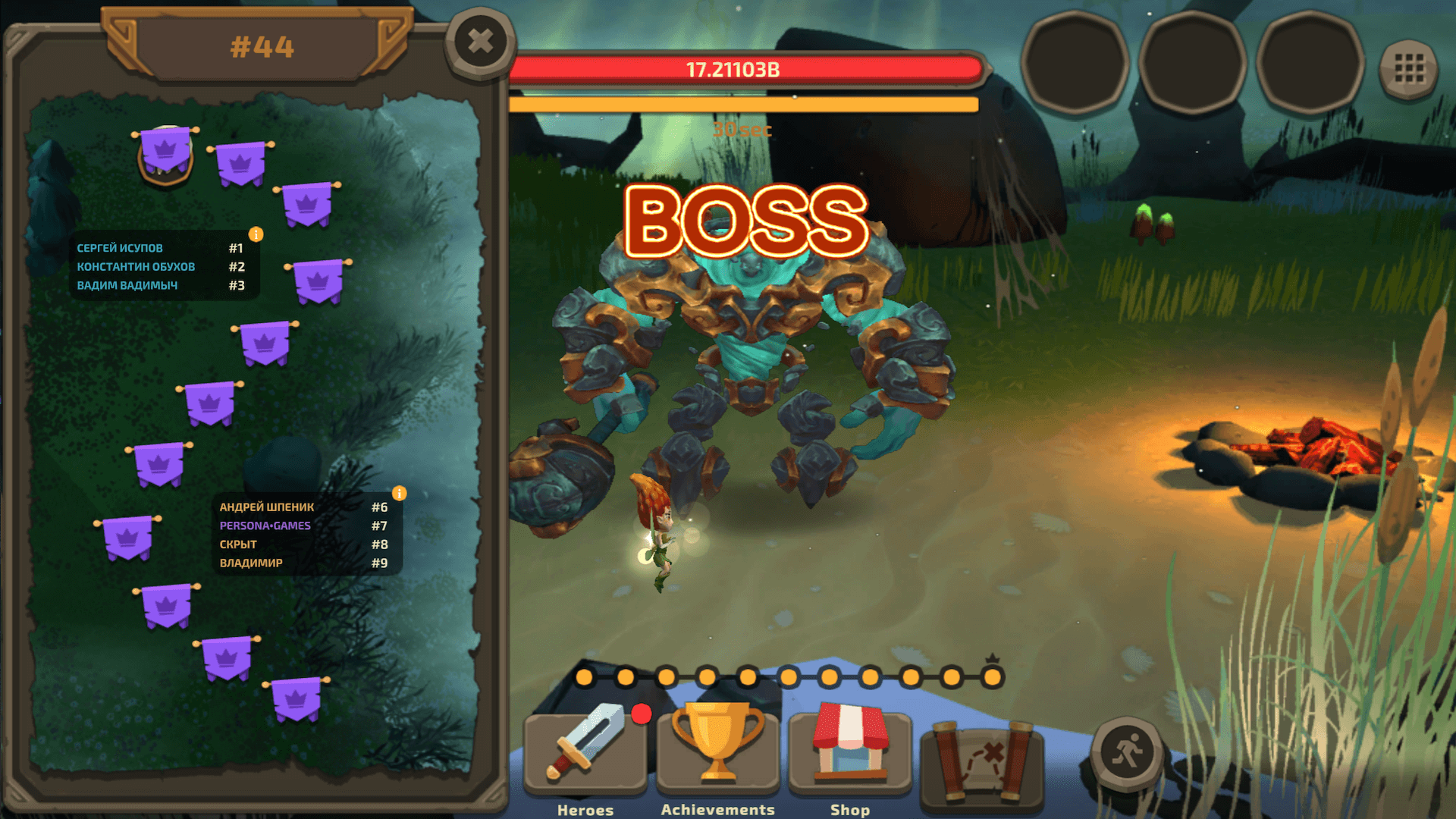Viewport: 1456px width, 819px height.
Task: Open the Shop via shop tent icon
Action: 849,743
